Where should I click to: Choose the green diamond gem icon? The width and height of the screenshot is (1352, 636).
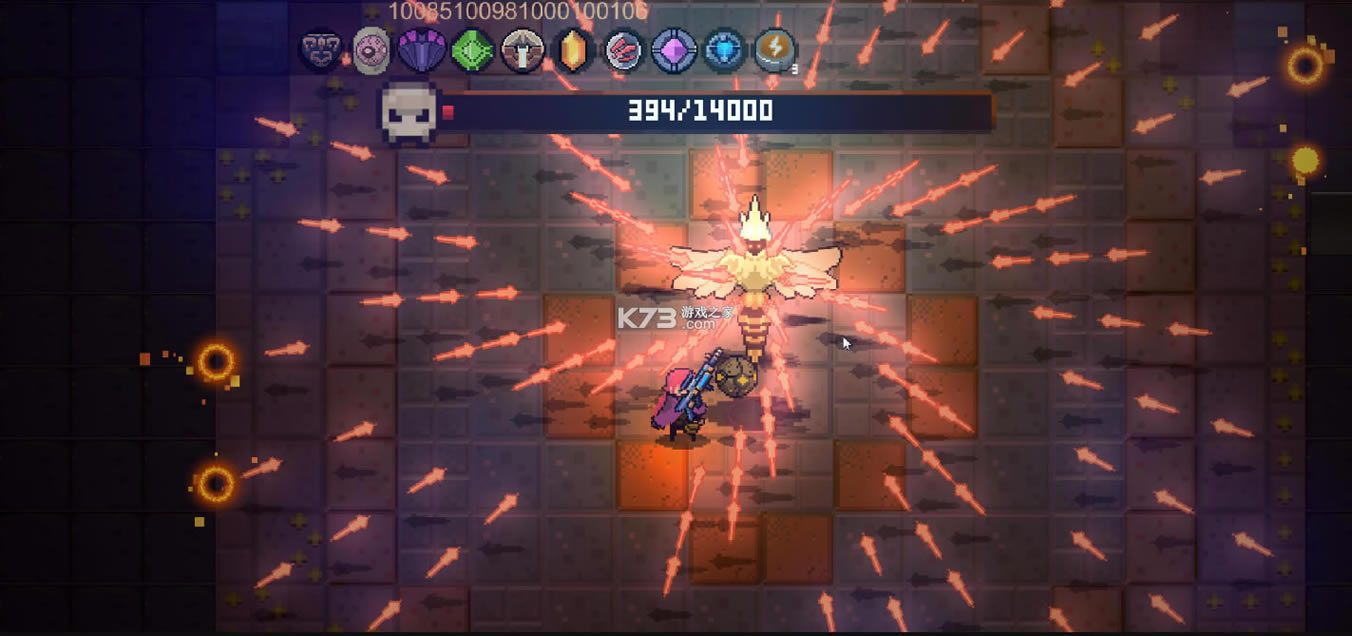[x=472, y=50]
